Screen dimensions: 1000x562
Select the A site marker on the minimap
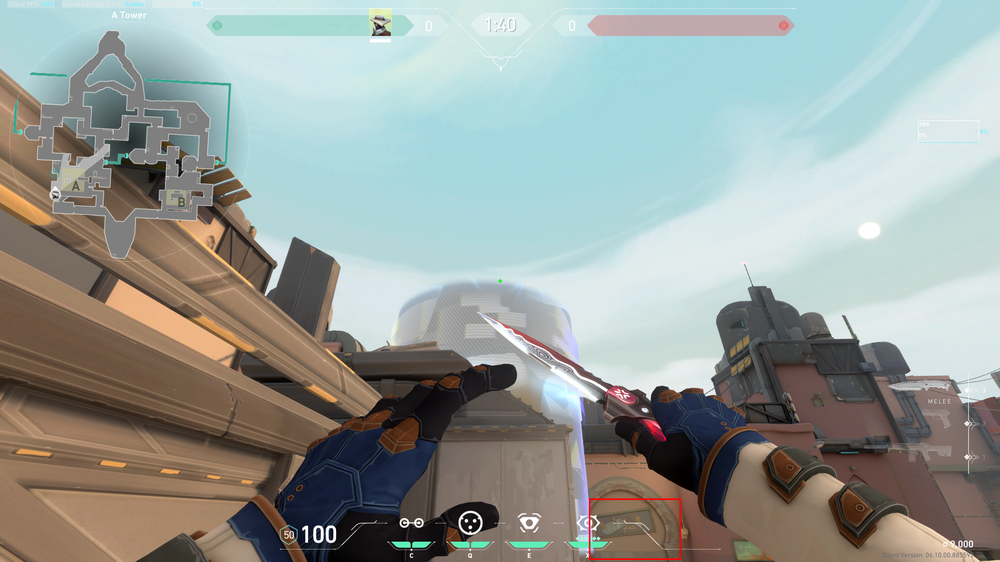(x=74, y=184)
